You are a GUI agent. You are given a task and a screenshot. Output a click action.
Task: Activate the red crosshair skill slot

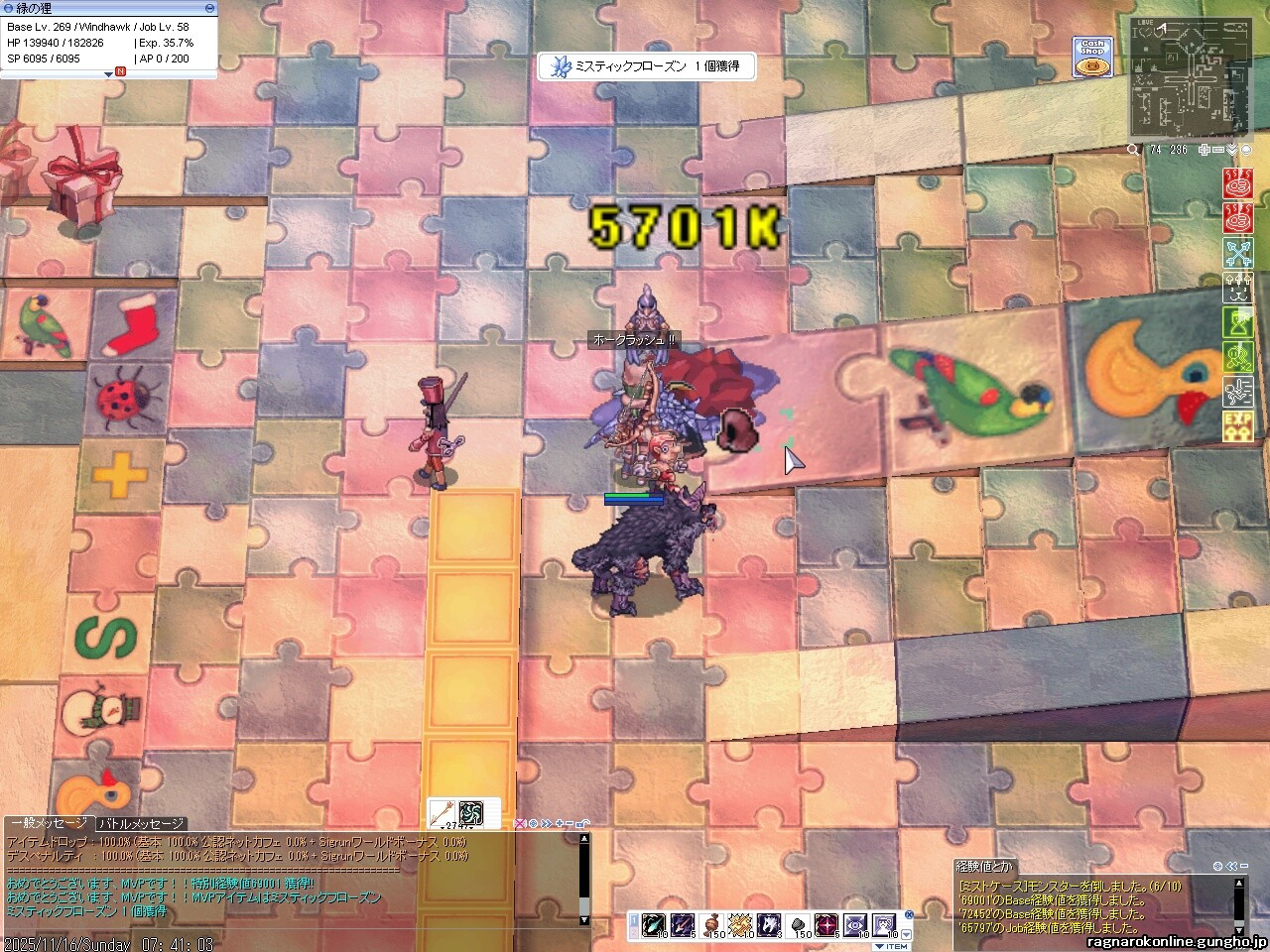point(826,925)
